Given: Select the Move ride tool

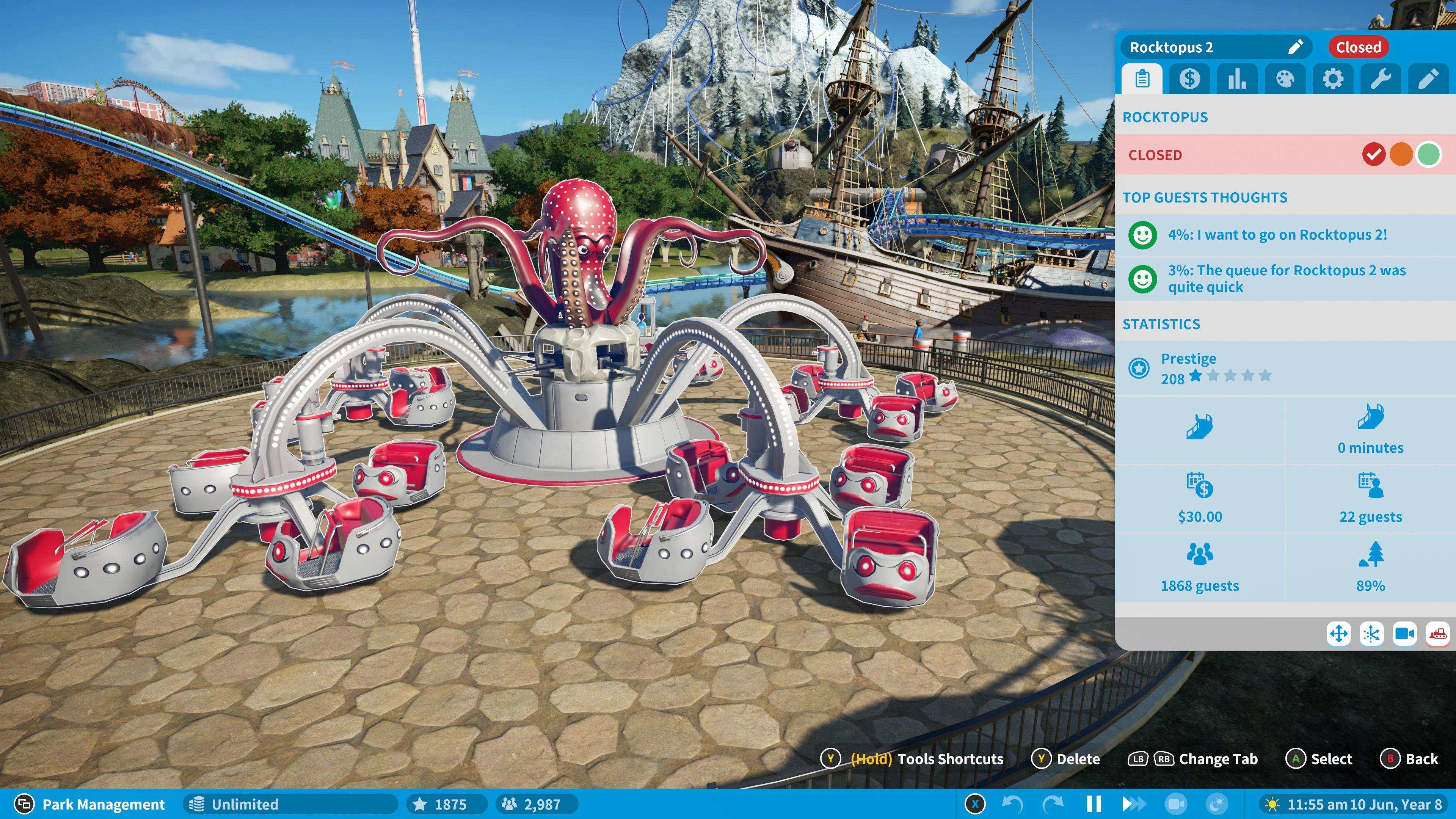Looking at the screenshot, I should coord(1339,634).
